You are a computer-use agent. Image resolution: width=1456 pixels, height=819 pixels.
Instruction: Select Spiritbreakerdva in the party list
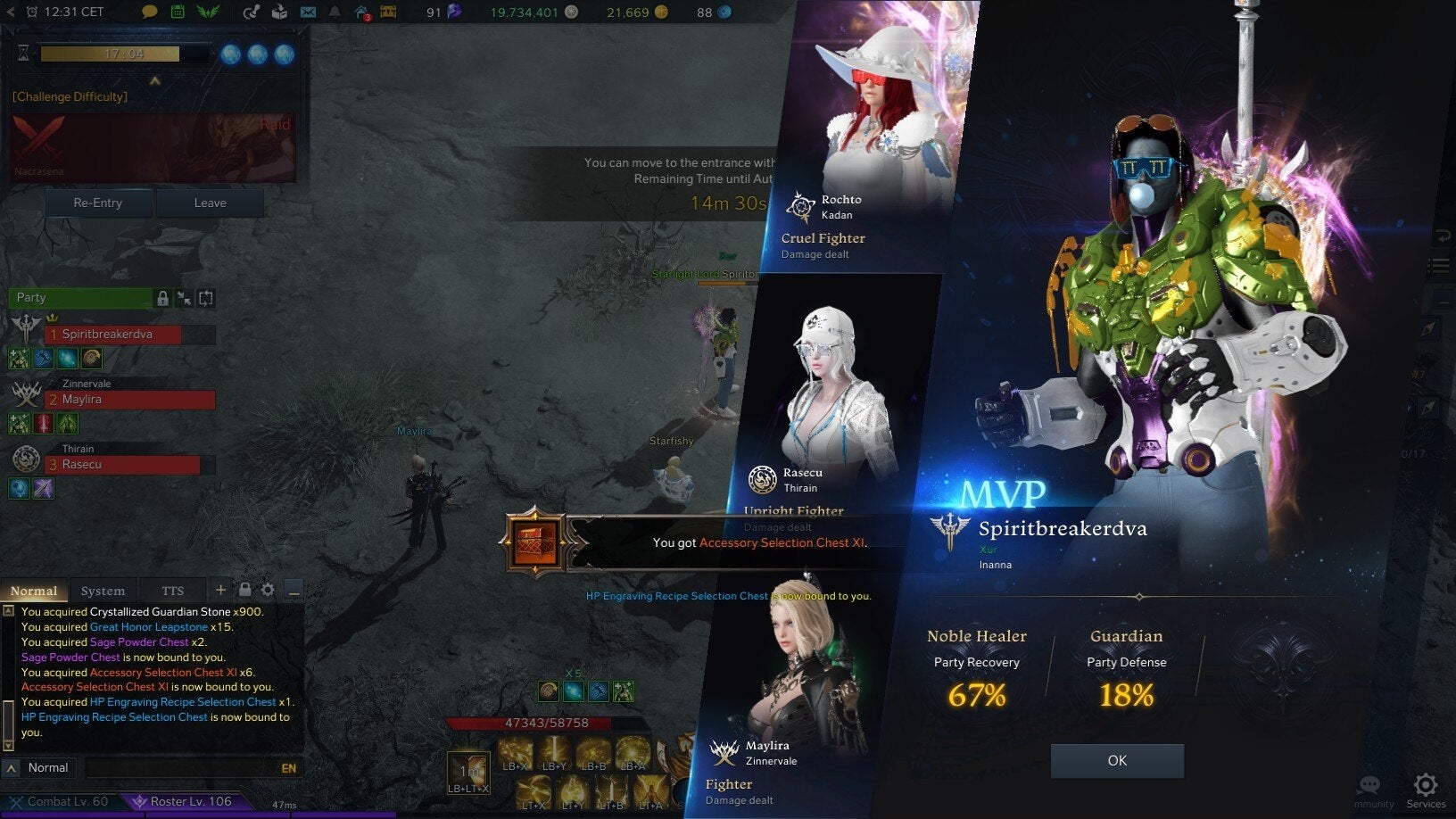[x=112, y=335]
